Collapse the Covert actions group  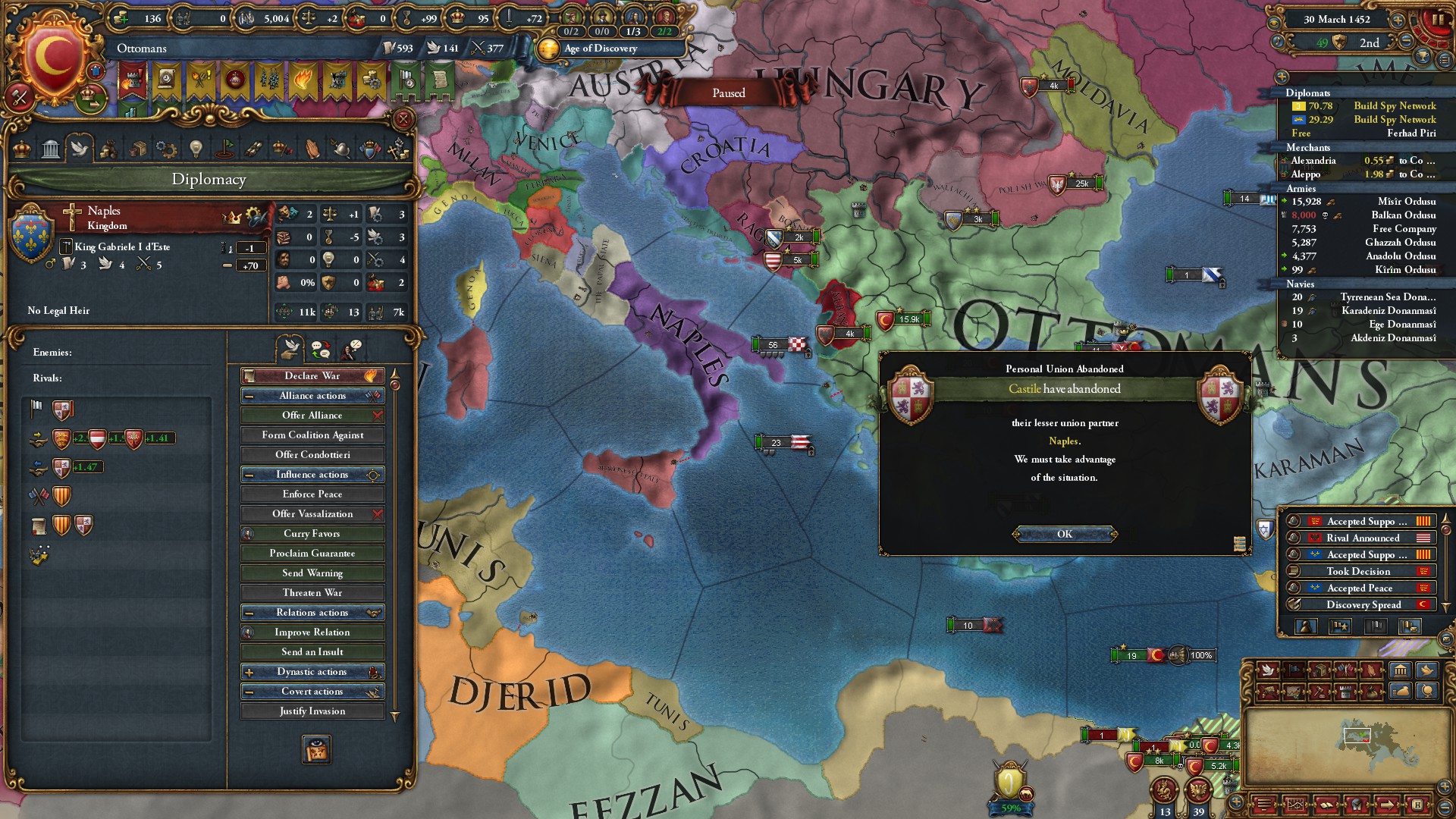pyautogui.click(x=249, y=692)
